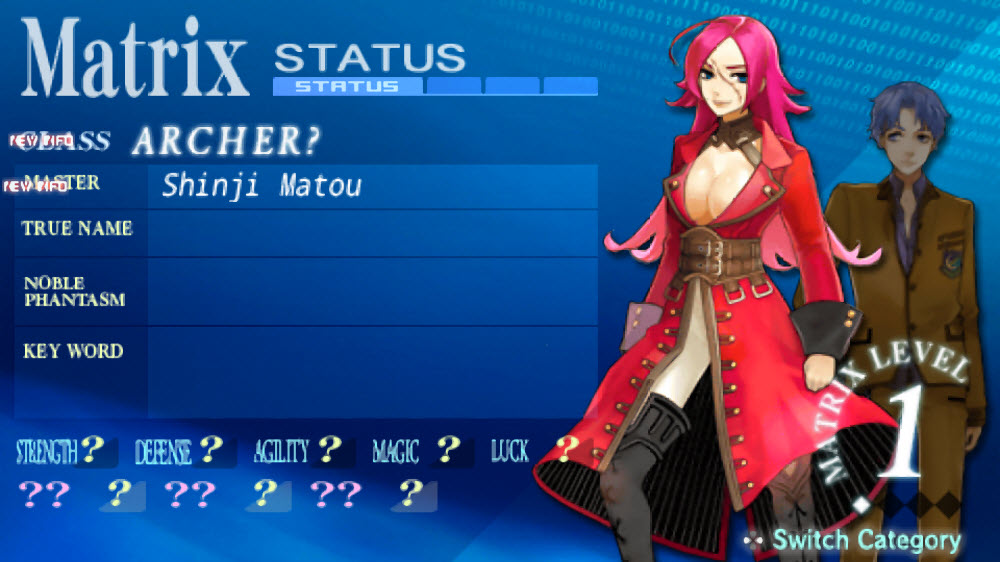Viewport: 1000px width, 562px height.
Task: Select the MASTER row showing Shinji Matou
Action: point(306,186)
